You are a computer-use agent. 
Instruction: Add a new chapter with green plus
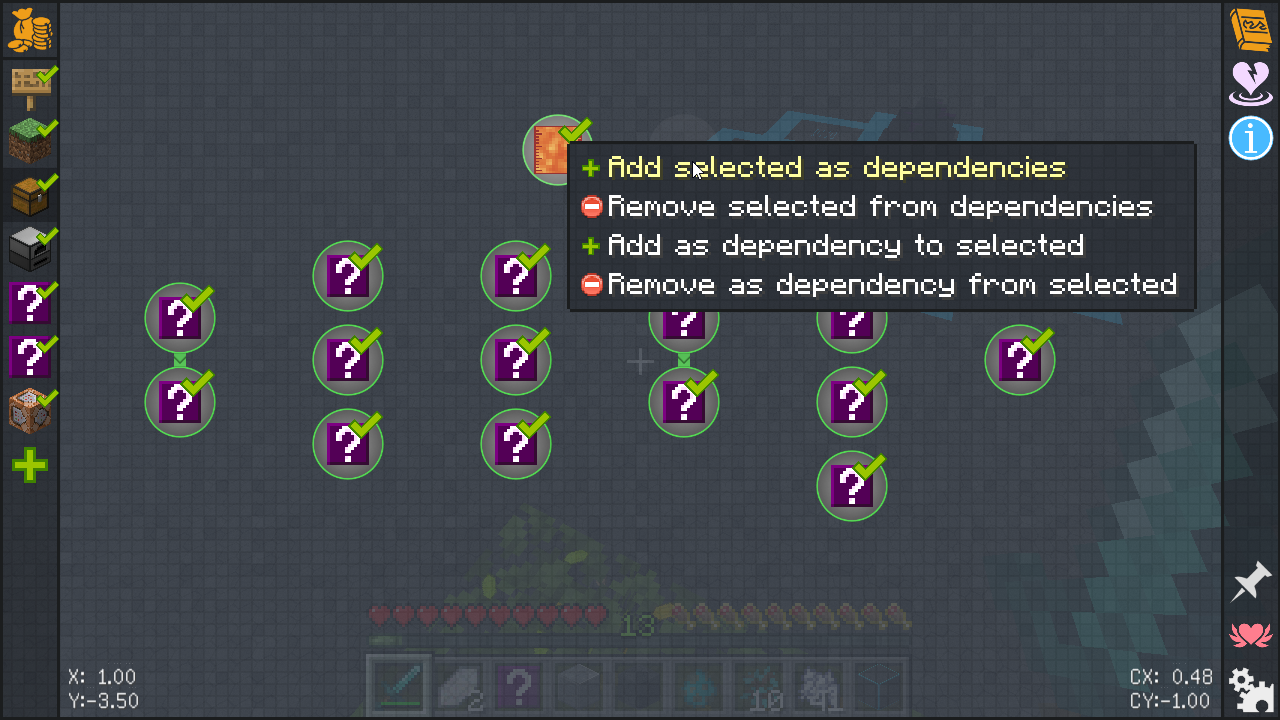[30, 465]
